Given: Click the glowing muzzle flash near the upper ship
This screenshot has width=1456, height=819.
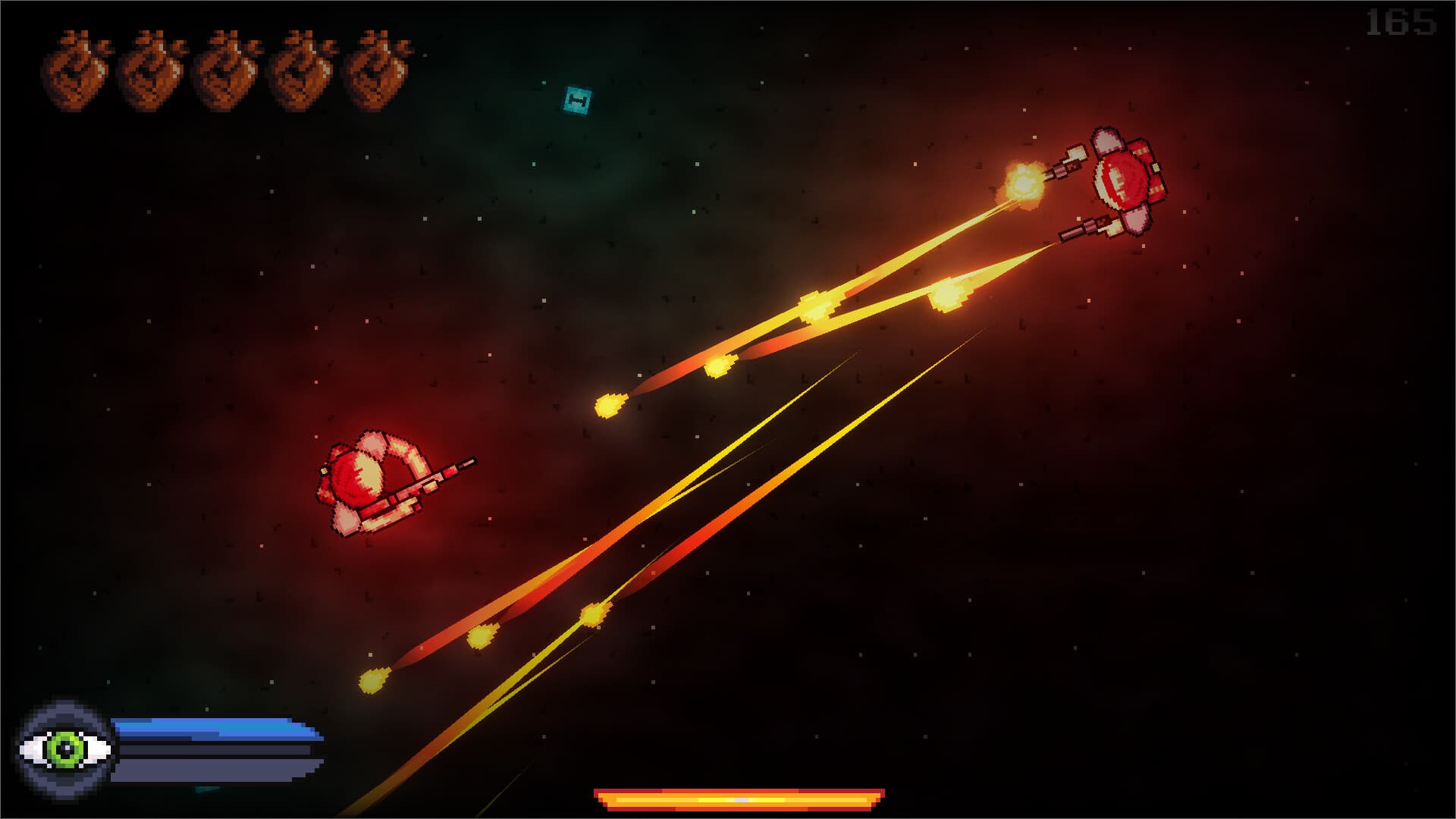Looking at the screenshot, I should tap(1024, 182).
